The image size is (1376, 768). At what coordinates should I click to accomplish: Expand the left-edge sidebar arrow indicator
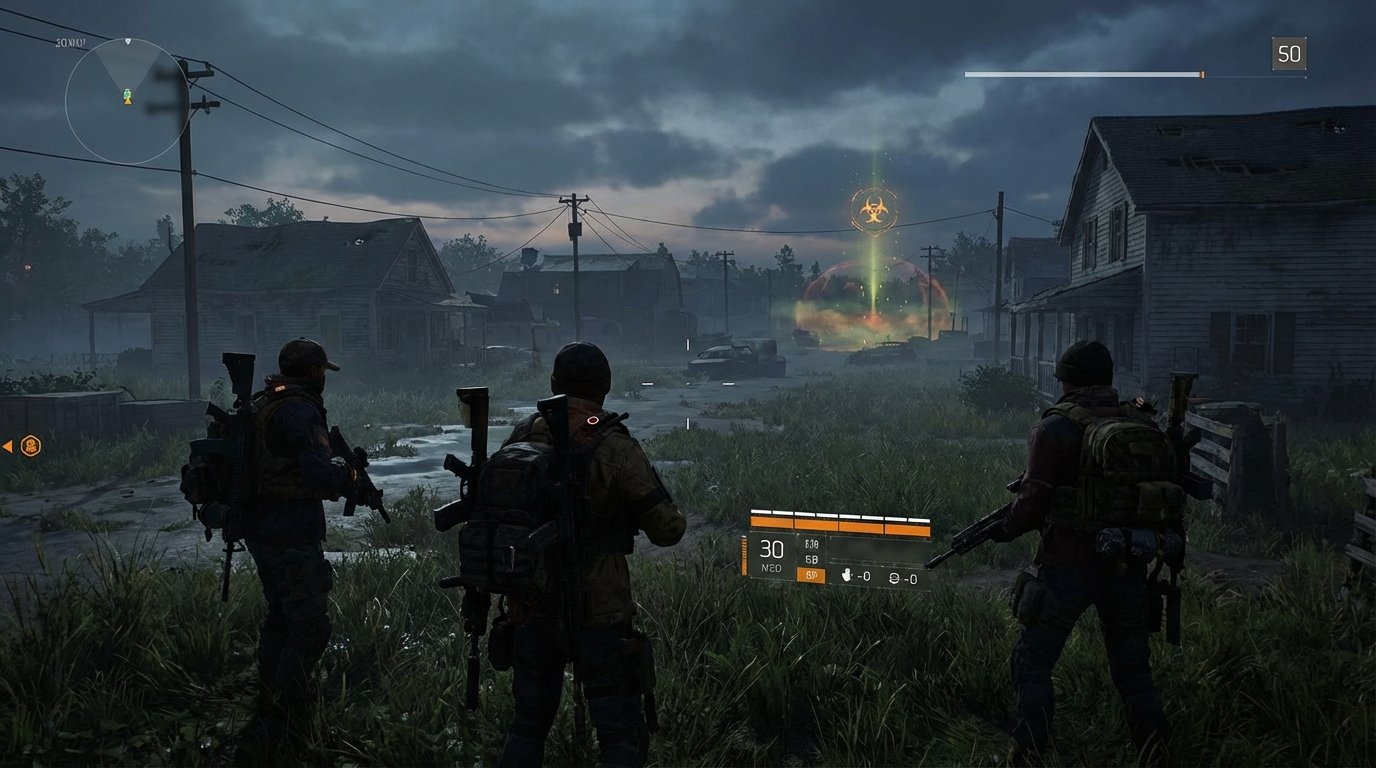[8, 447]
